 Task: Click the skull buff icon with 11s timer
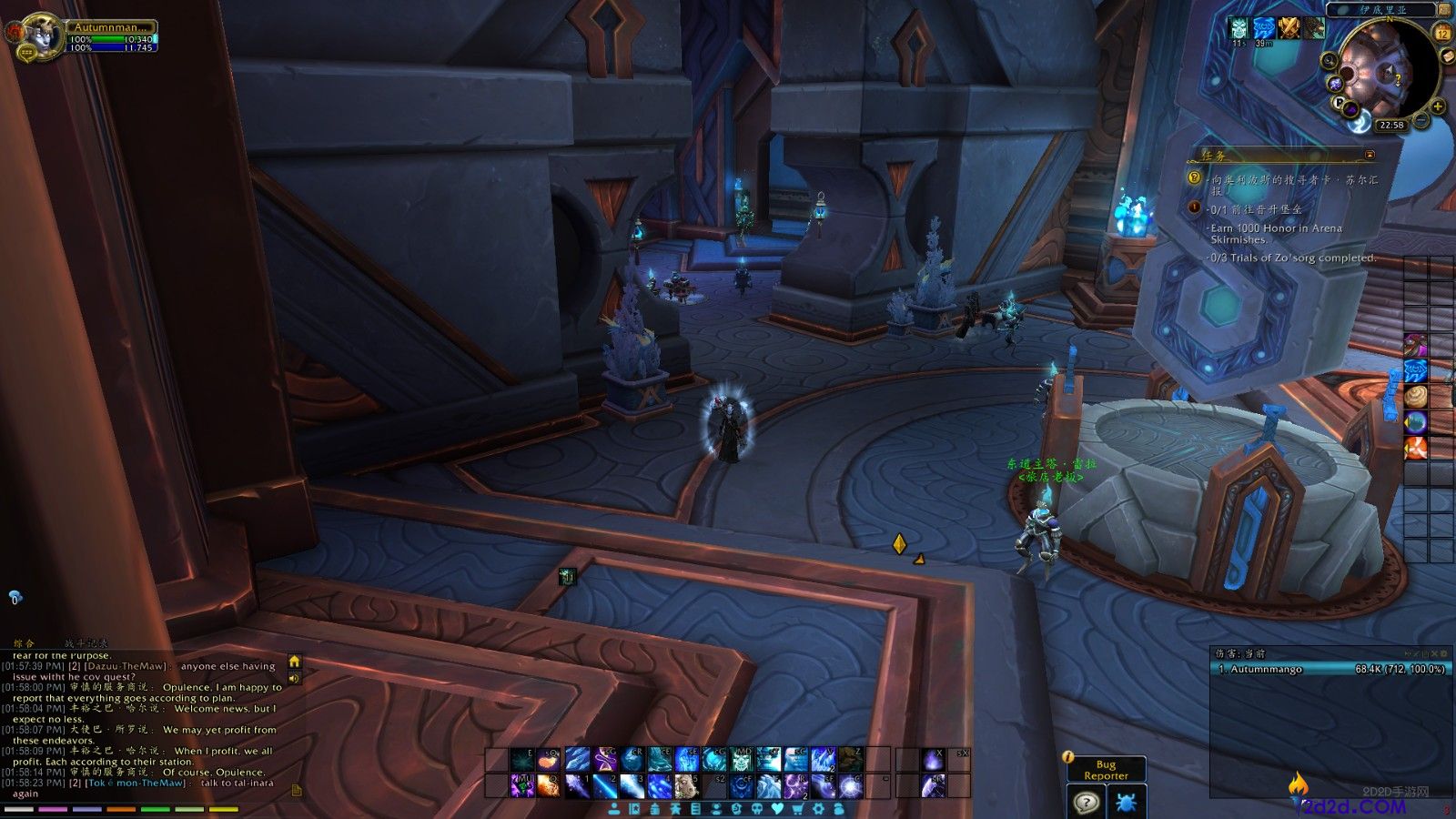coord(1238,28)
